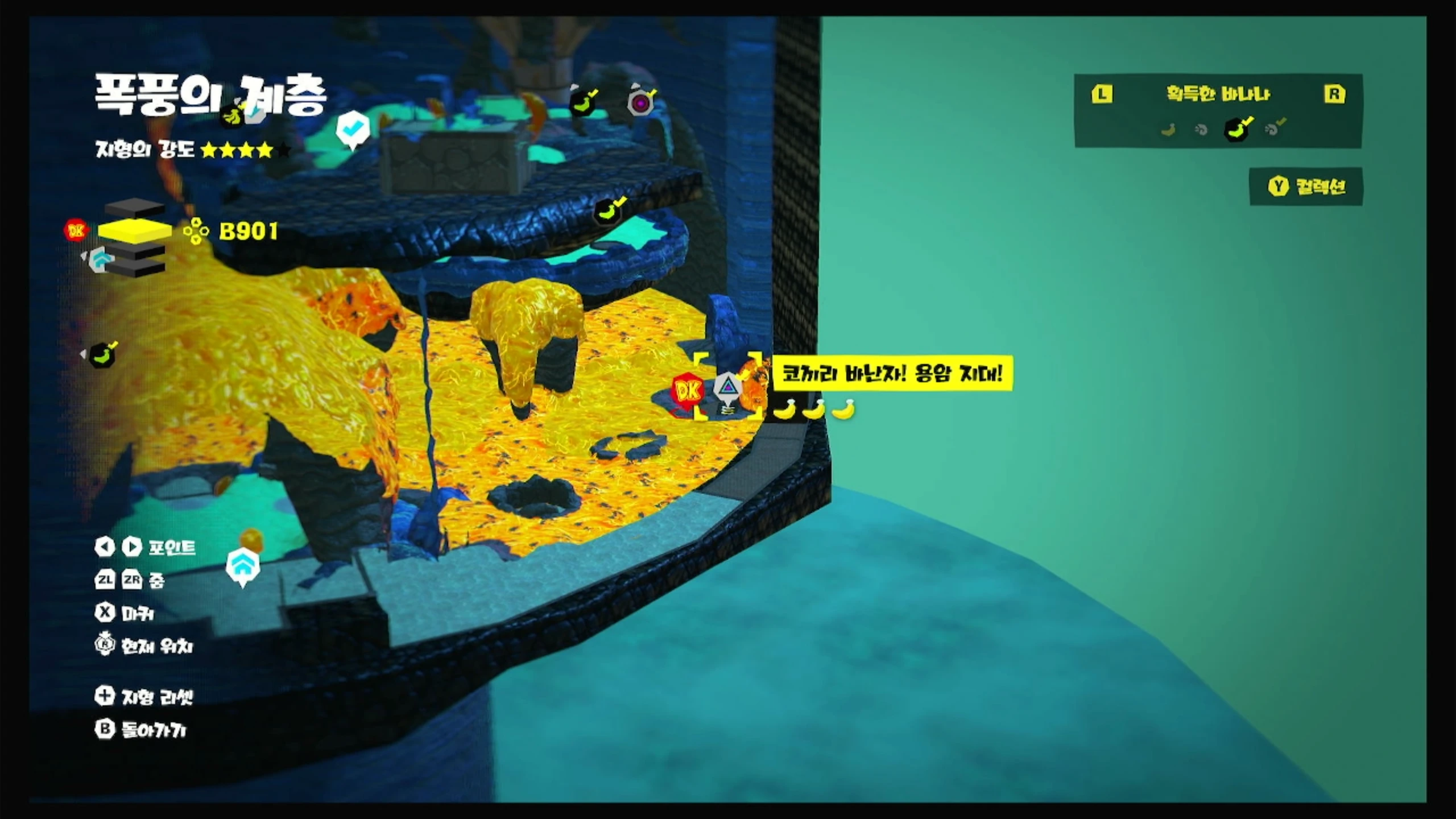This screenshot has width=1456, height=819.
Task: Select the yellow B901 sublayer slab
Action: point(135,230)
